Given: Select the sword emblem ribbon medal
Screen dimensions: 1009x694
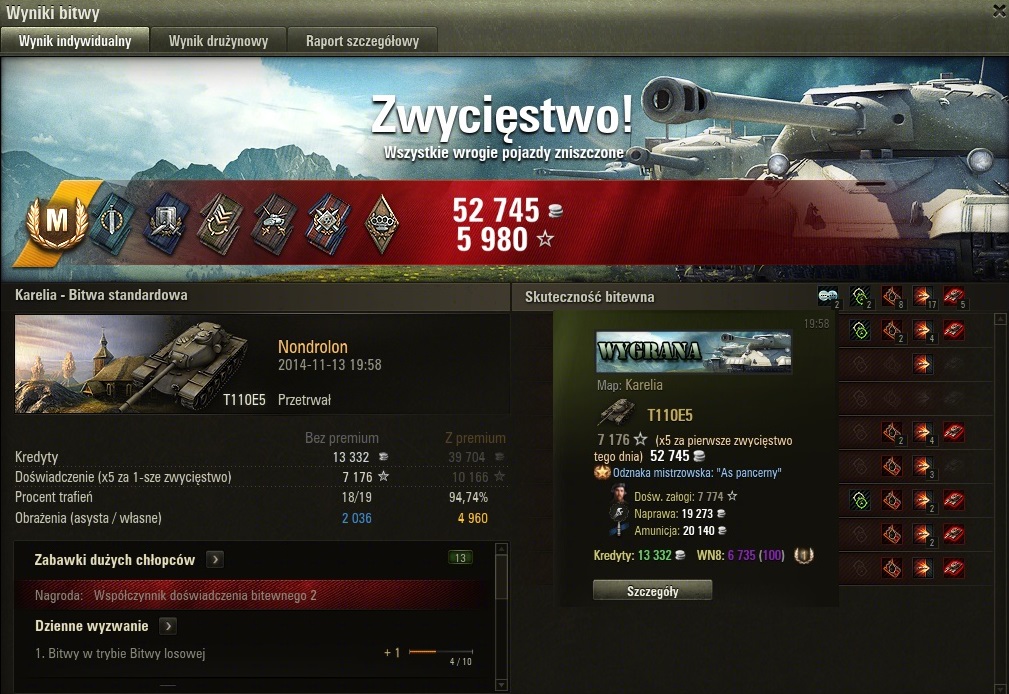Looking at the screenshot, I should (x=108, y=222).
